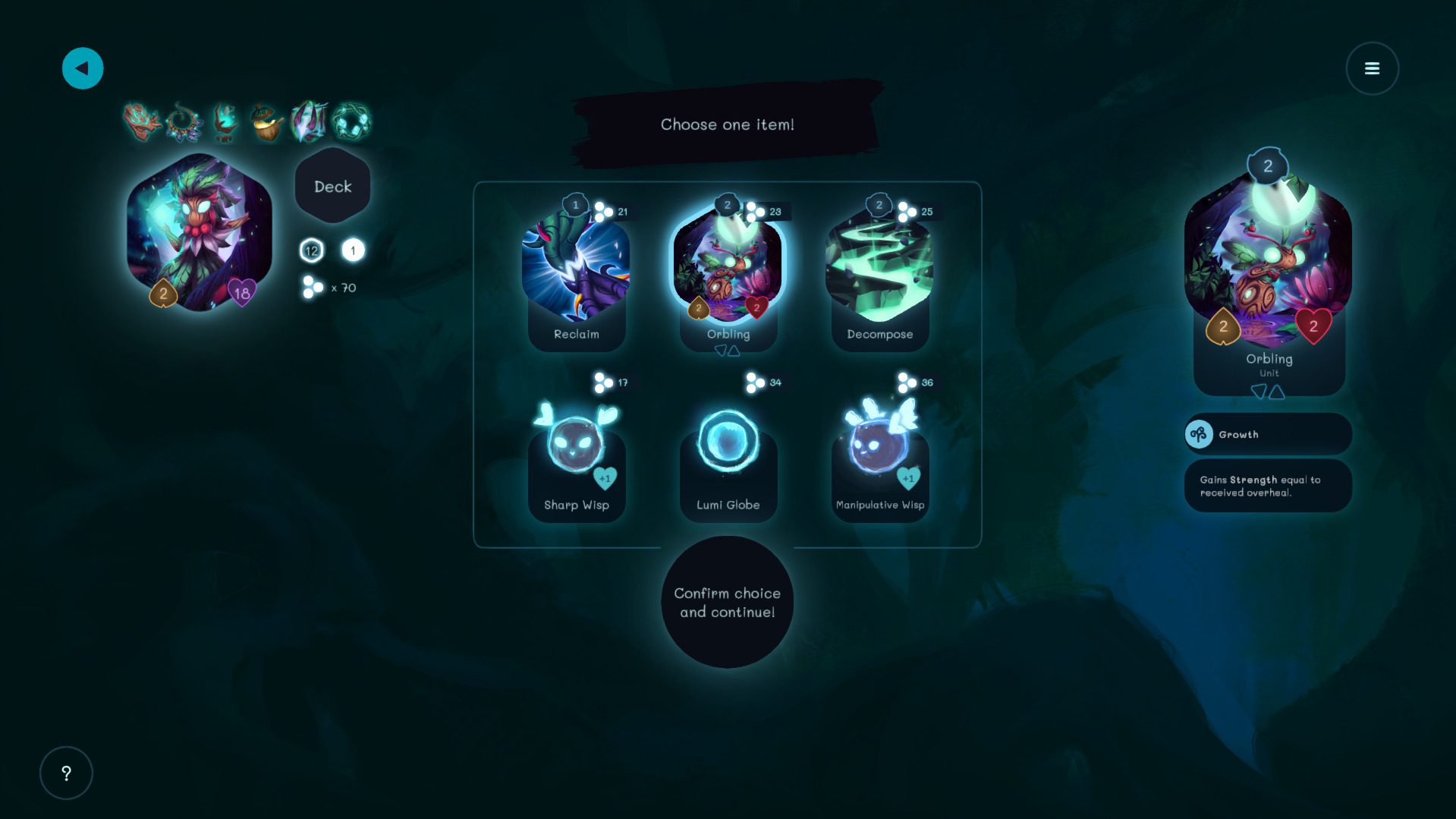Inspect the glowing vine wreath relic
The image size is (1456, 819).
pos(351,121)
